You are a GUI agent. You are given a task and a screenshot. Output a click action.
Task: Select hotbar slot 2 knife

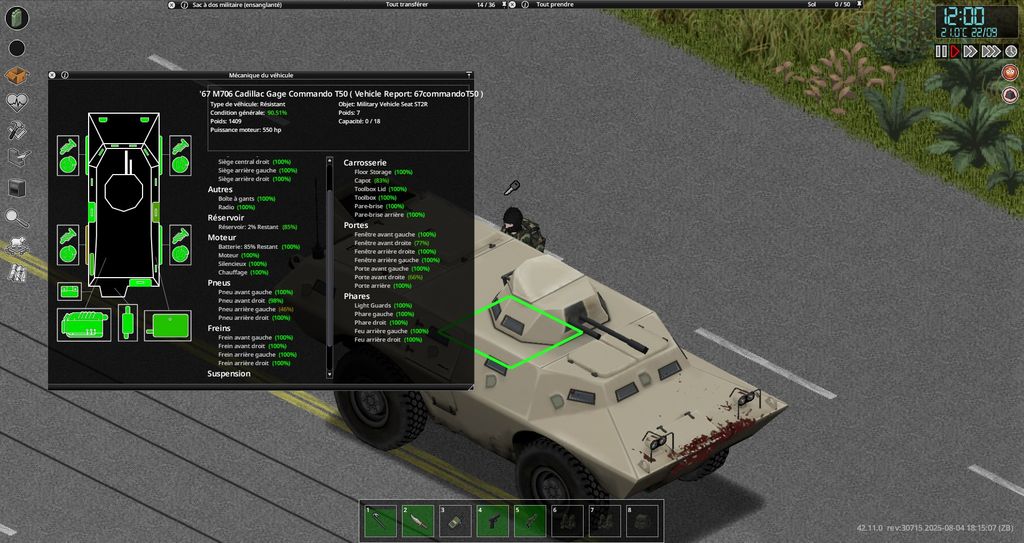click(x=418, y=520)
